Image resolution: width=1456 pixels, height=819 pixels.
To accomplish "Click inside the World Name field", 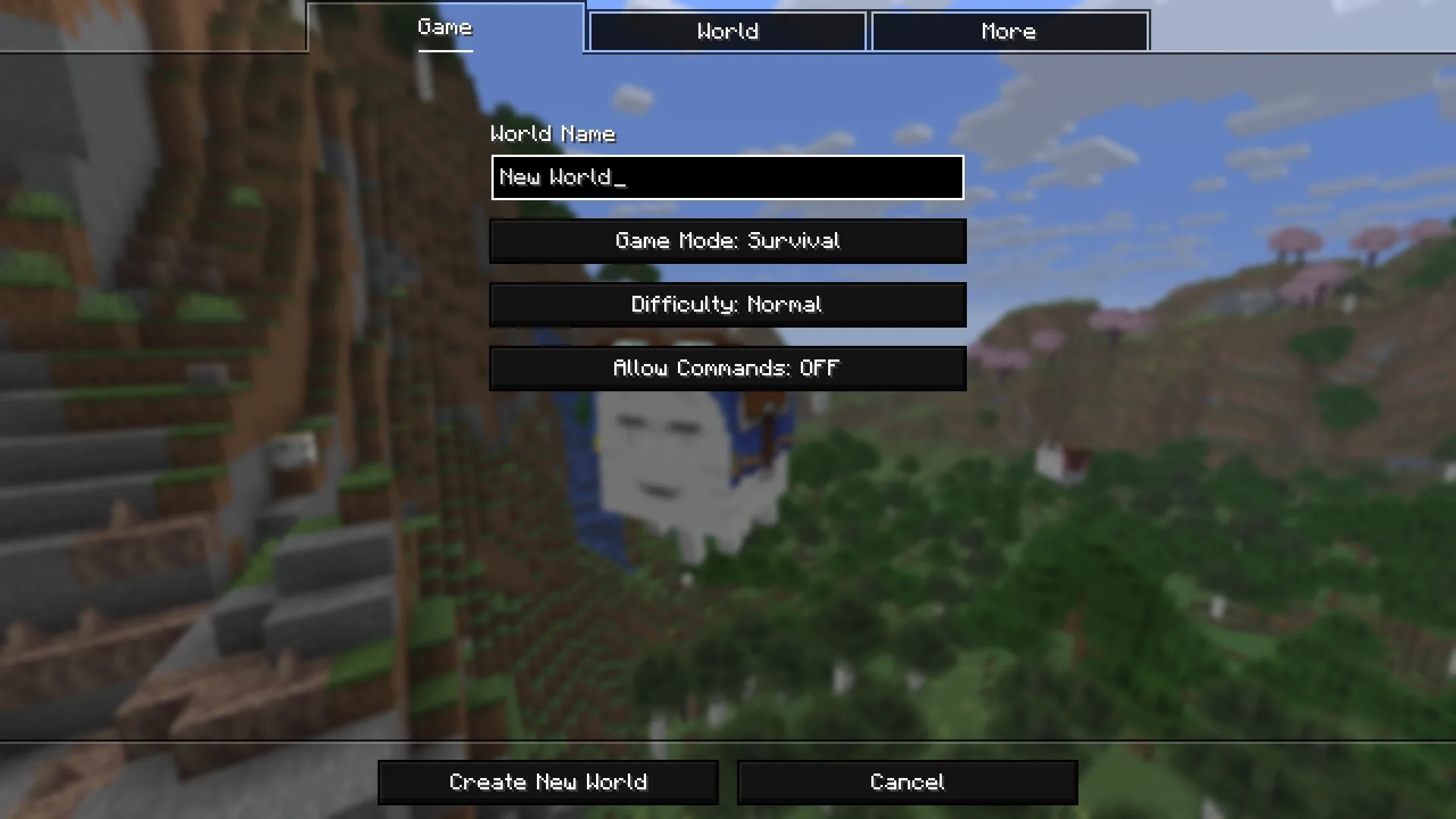I will 726,177.
